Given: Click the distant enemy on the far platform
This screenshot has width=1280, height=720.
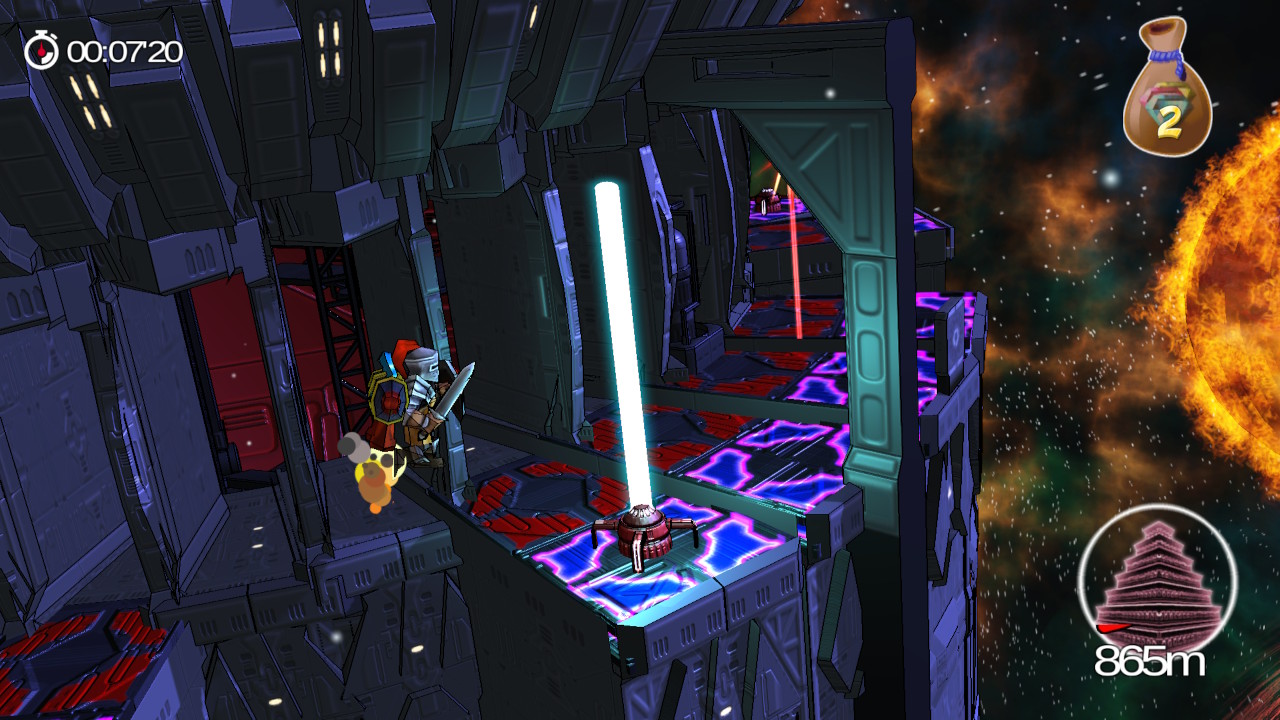Looking at the screenshot, I should coord(767,200).
